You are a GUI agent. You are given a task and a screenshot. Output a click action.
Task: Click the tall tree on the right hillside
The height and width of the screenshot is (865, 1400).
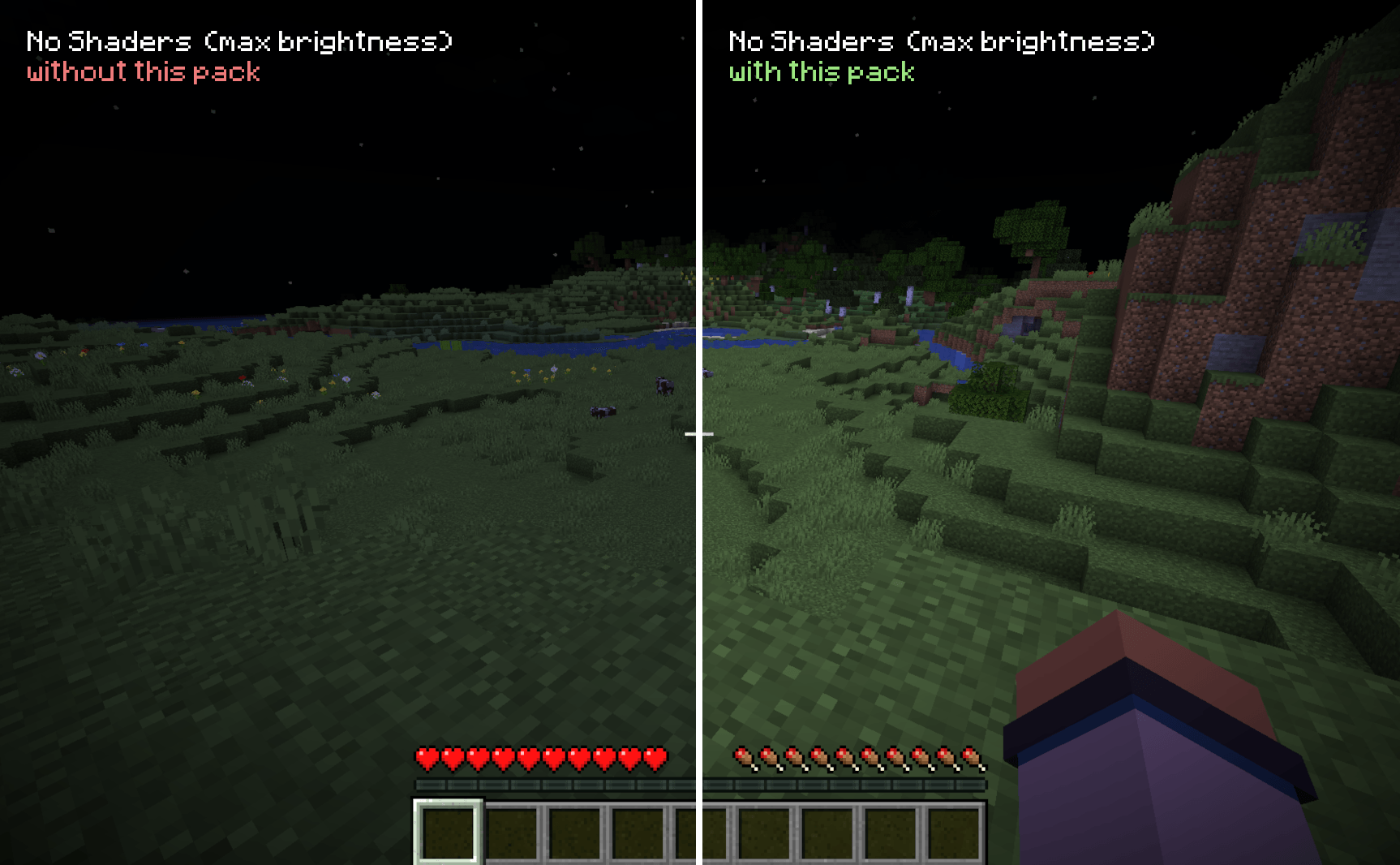(1030, 227)
